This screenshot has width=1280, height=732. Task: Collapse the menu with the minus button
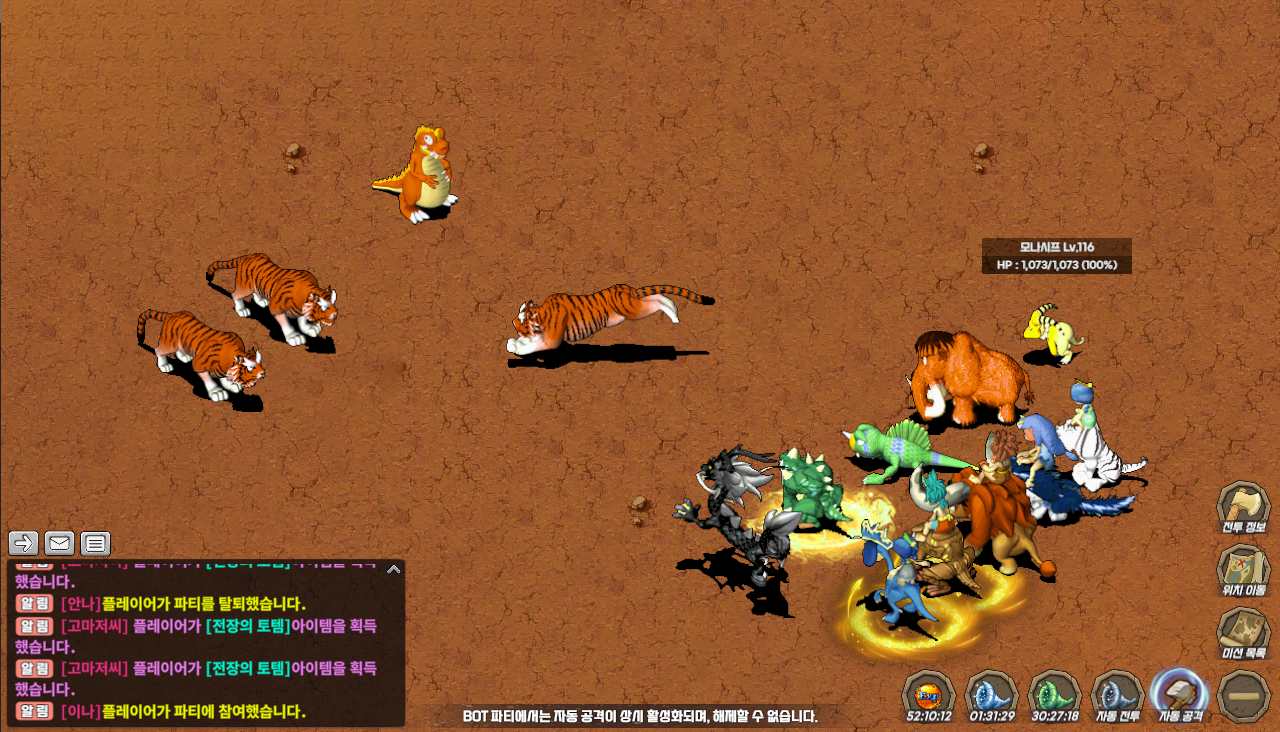1244,695
